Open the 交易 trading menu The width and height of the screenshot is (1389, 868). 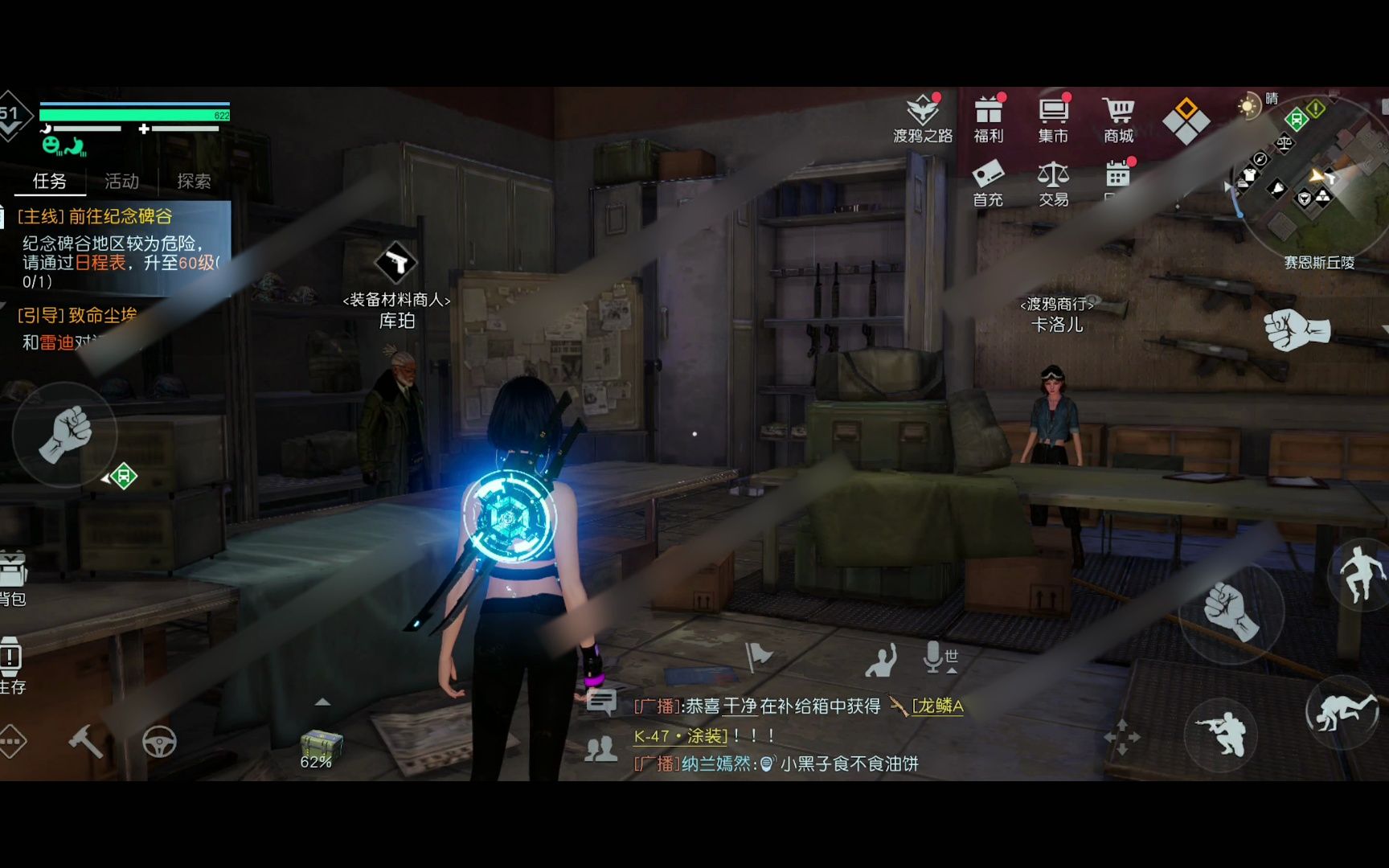click(x=1053, y=183)
